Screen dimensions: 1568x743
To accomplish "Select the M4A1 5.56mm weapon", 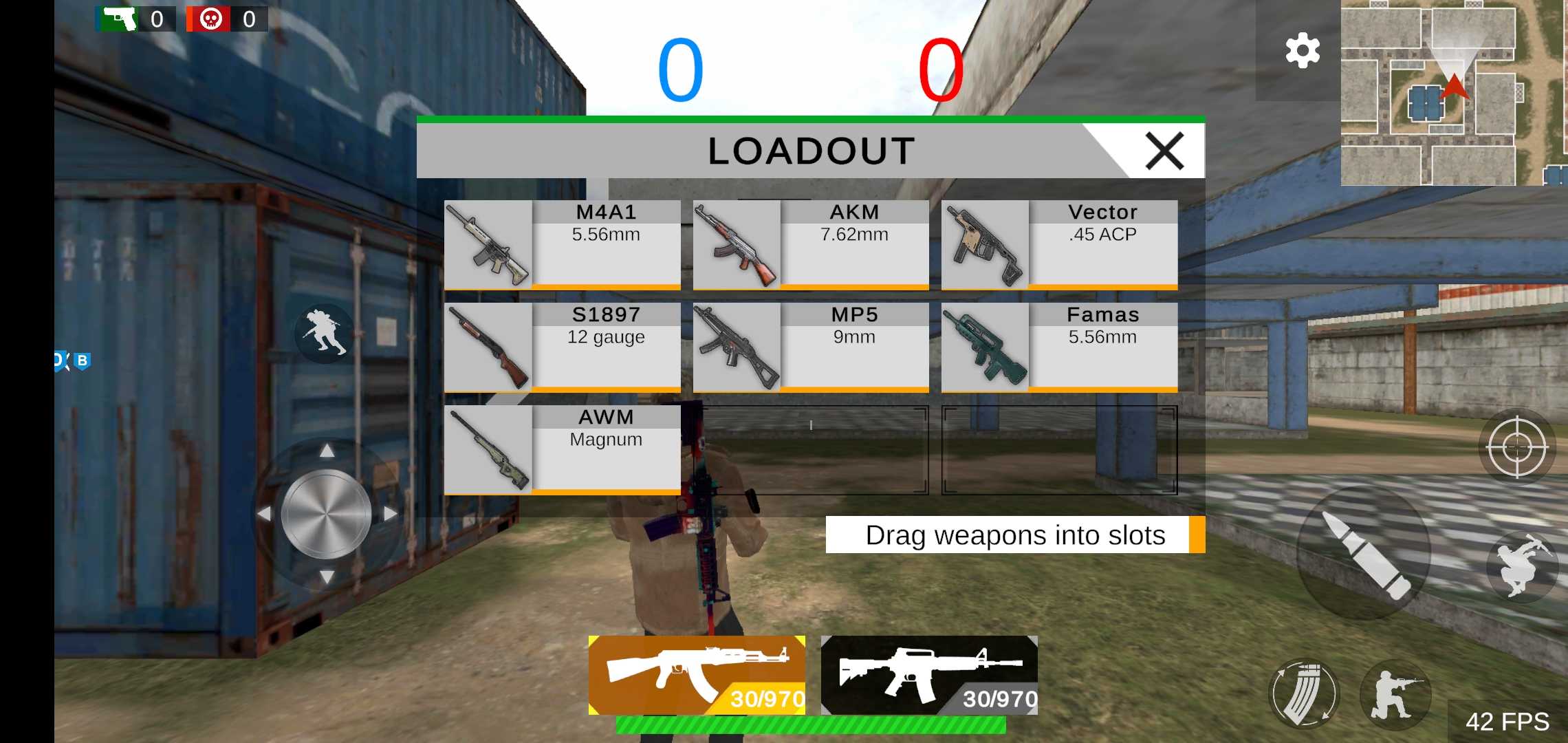I will [x=562, y=244].
